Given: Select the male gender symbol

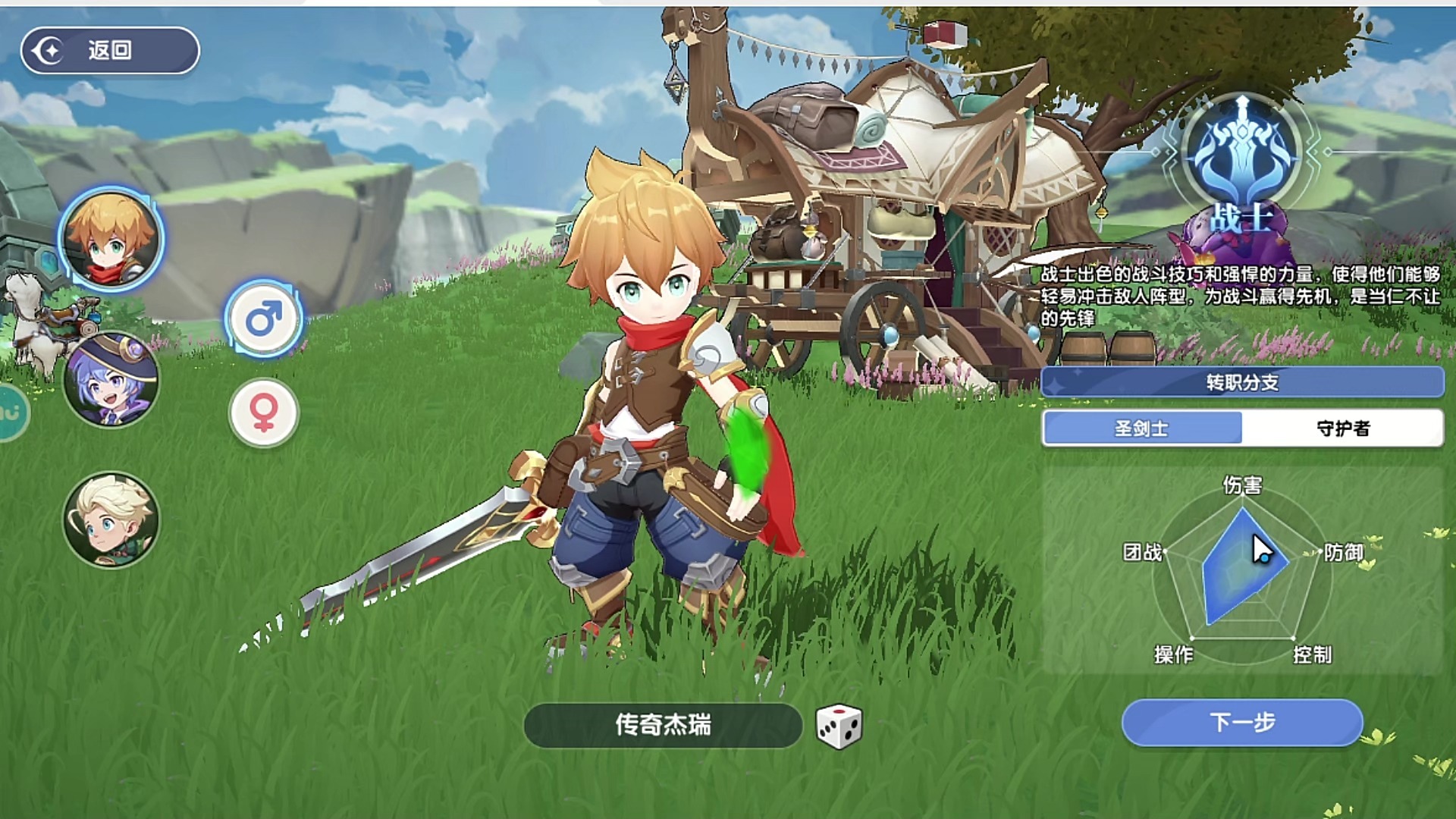Looking at the screenshot, I should (x=264, y=318).
